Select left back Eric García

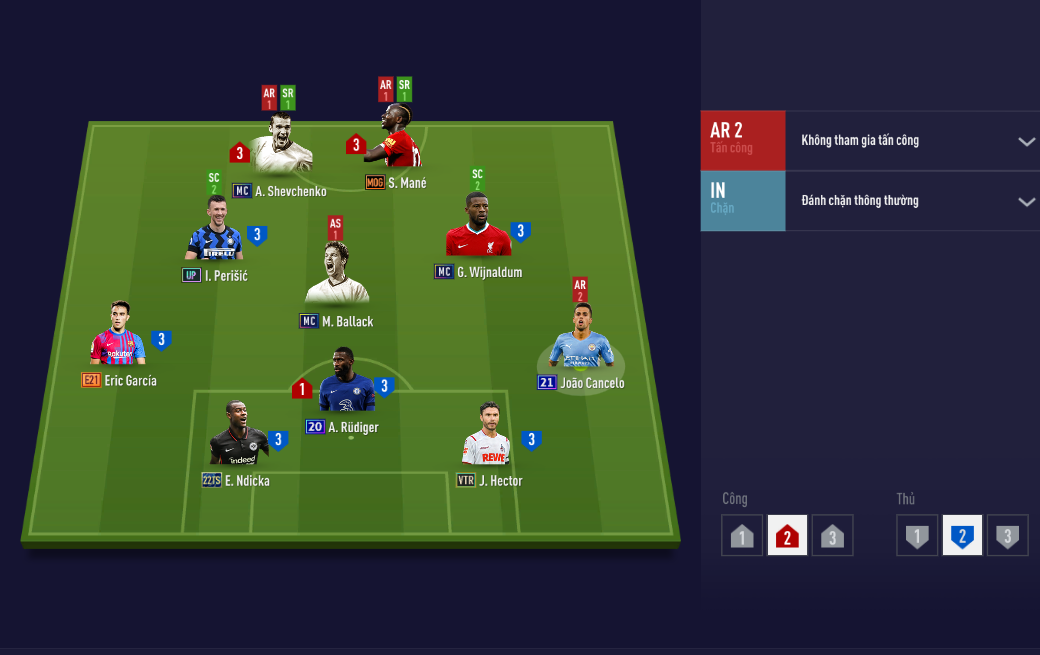pyautogui.click(x=118, y=340)
